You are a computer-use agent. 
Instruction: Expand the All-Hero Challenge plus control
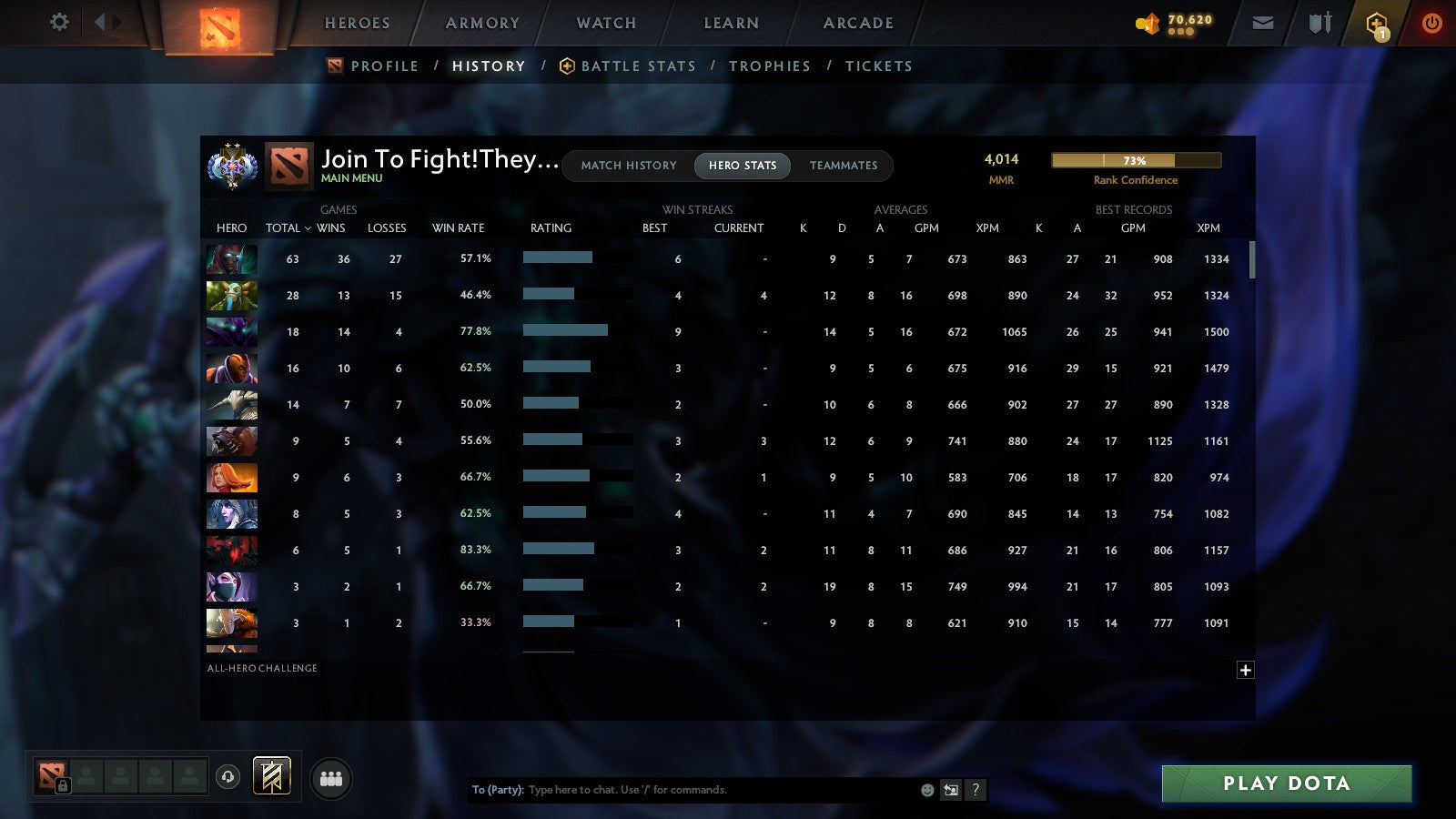pos(1246,670)
